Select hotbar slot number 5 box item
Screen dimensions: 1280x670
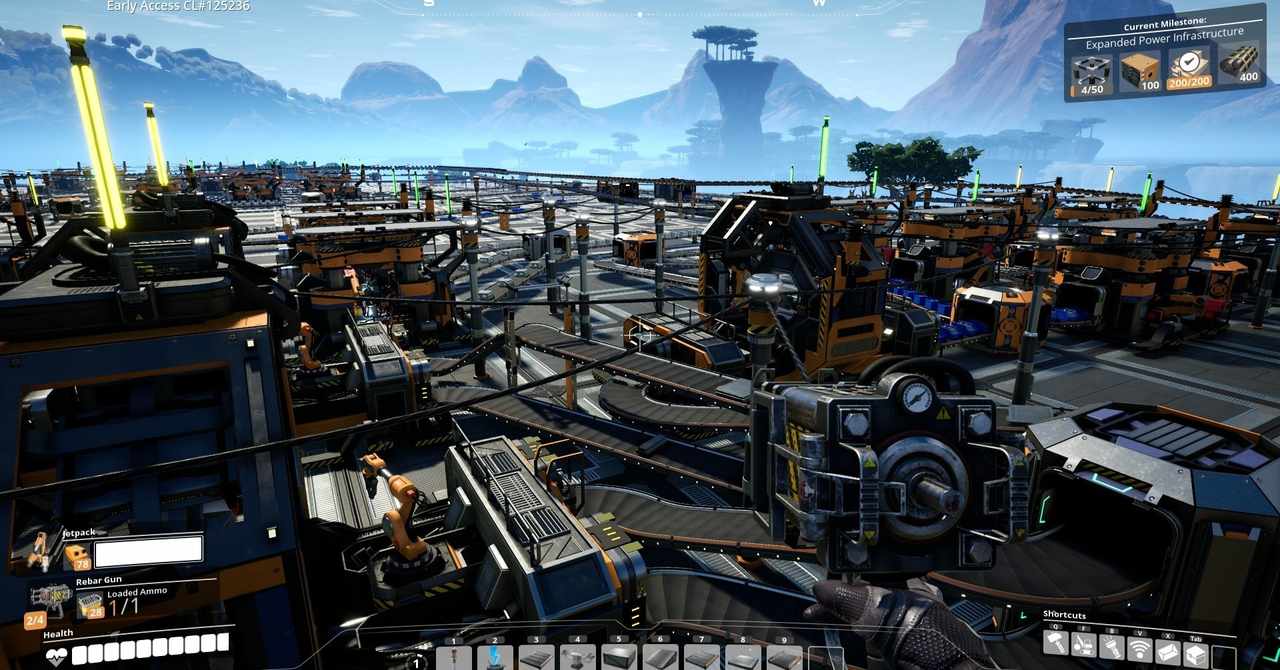click(x=619, y=659)
